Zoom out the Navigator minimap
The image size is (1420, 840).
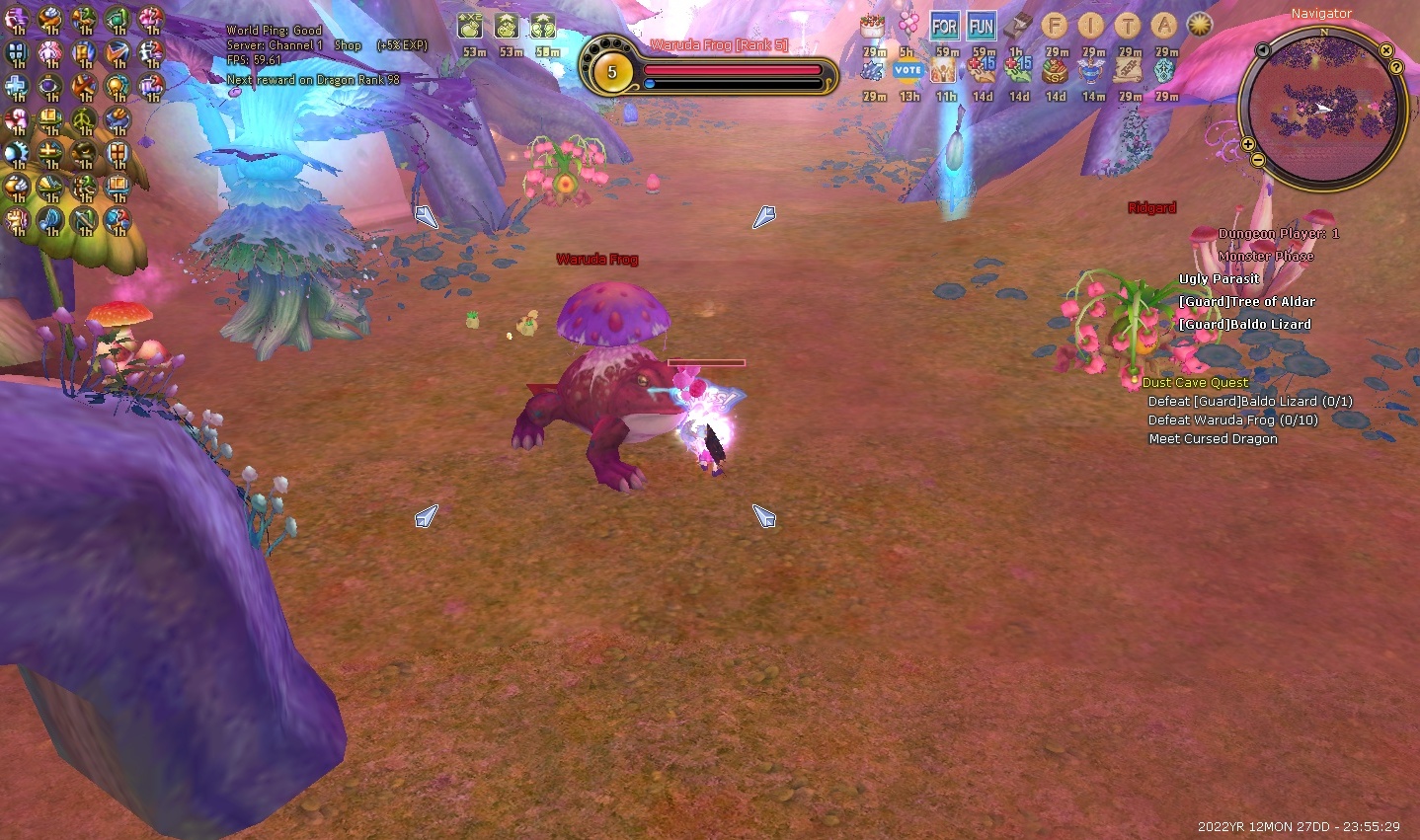pos(1257,159)
